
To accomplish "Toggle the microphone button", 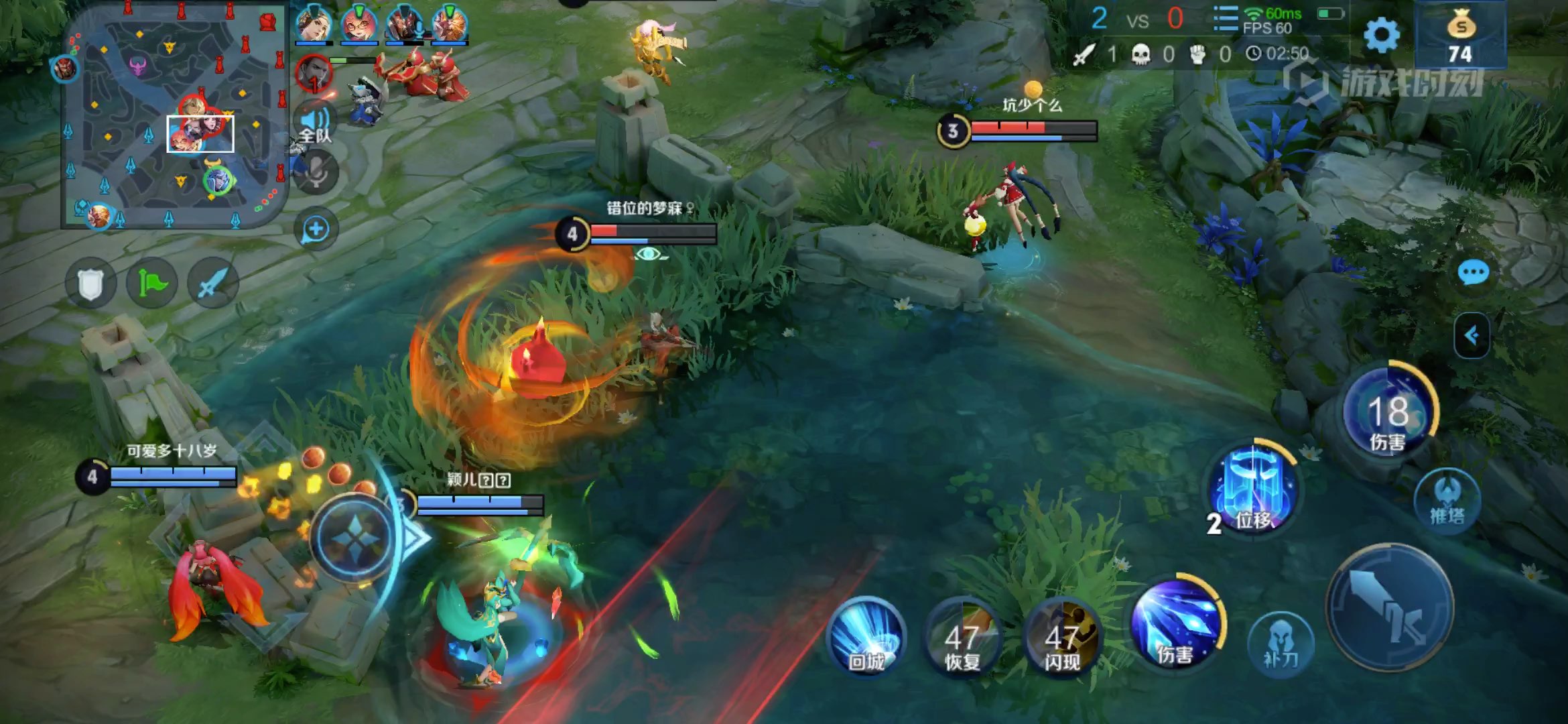I will pyautogui.click(x=316, y=172).
